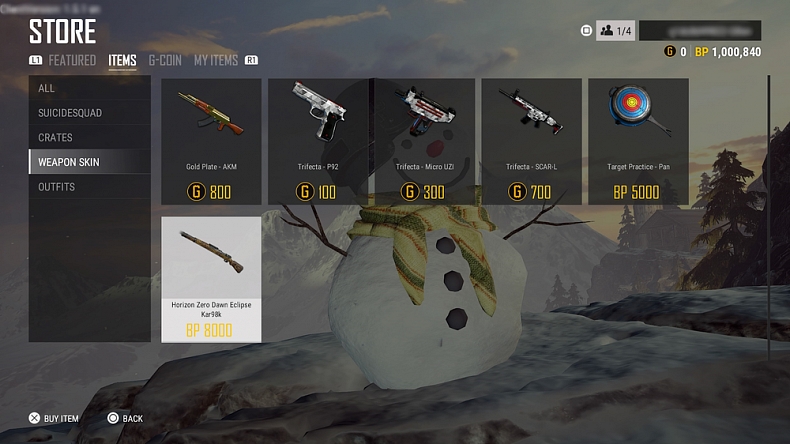
Task: Choose the Trifecta Micro UZI skin
Action: click(x=424, y=141)
